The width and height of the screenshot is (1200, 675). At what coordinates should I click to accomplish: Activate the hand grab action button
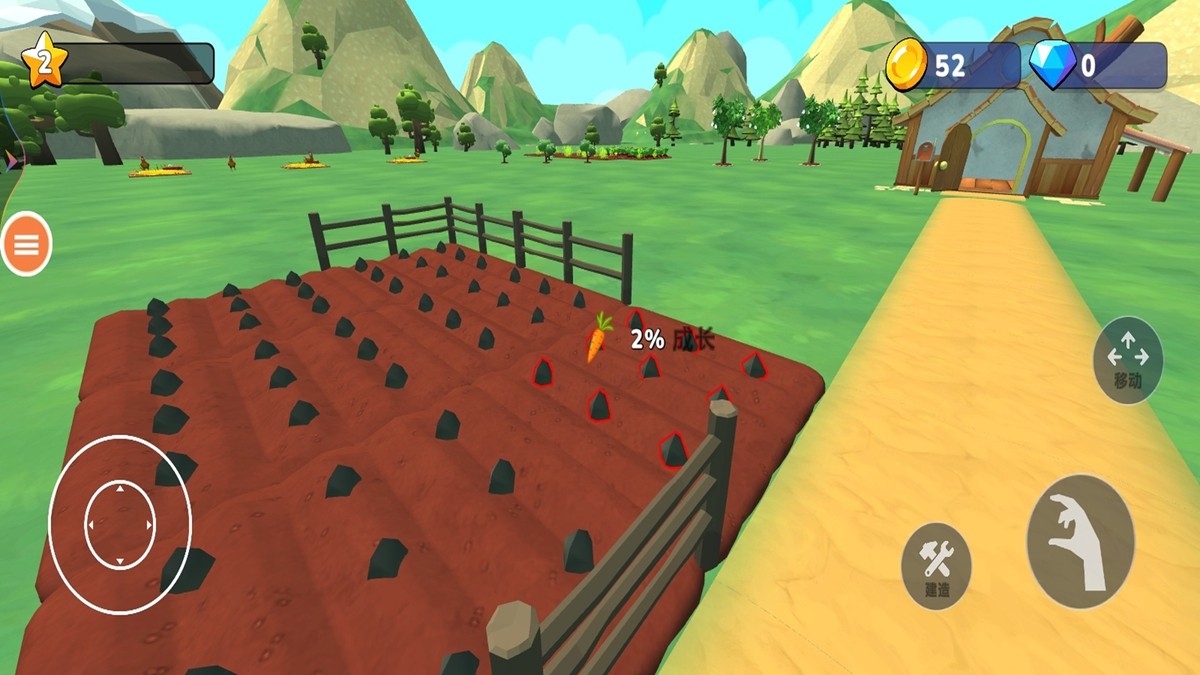(1080, 541)
